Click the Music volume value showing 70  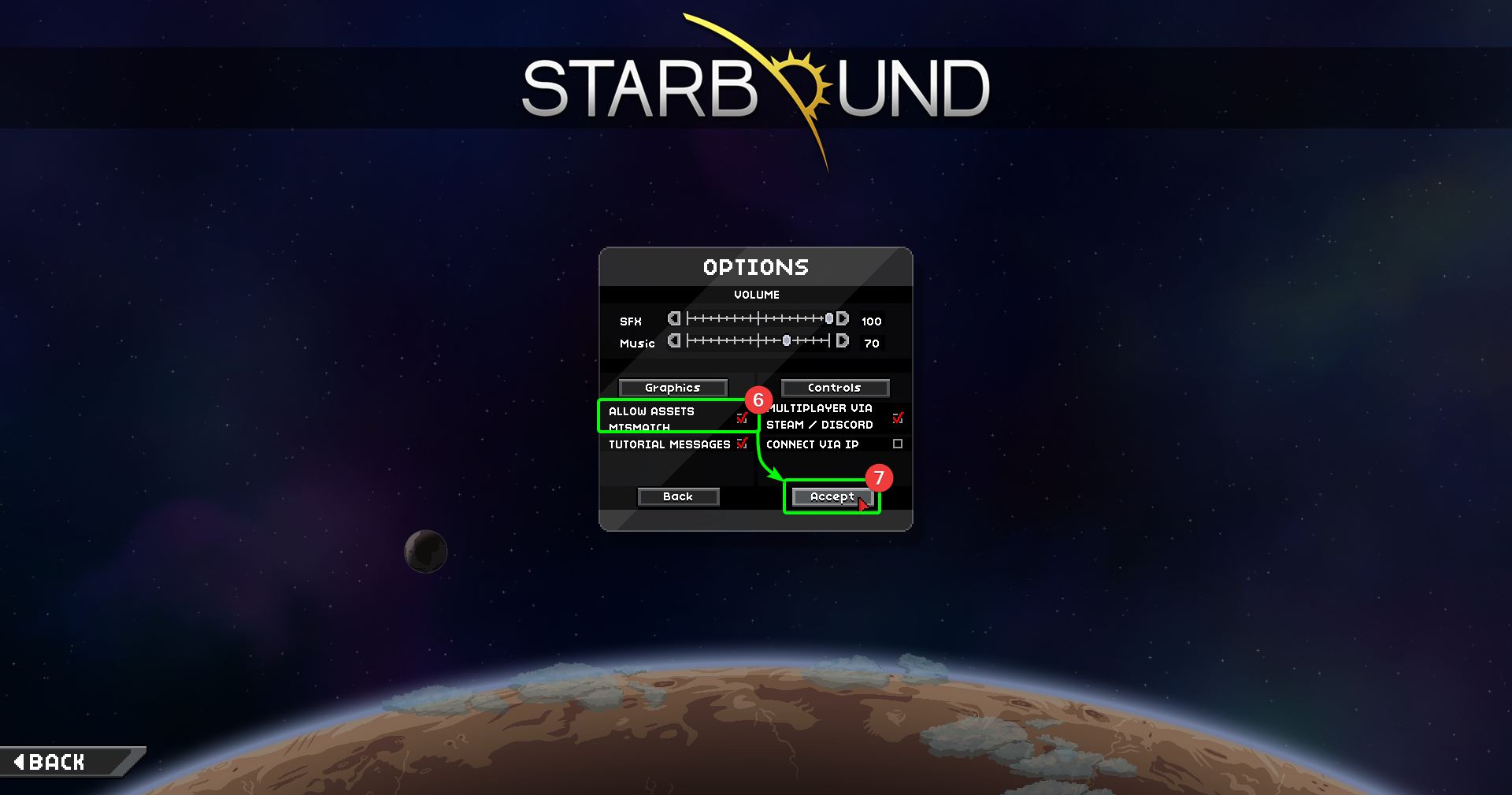point(871,344)
